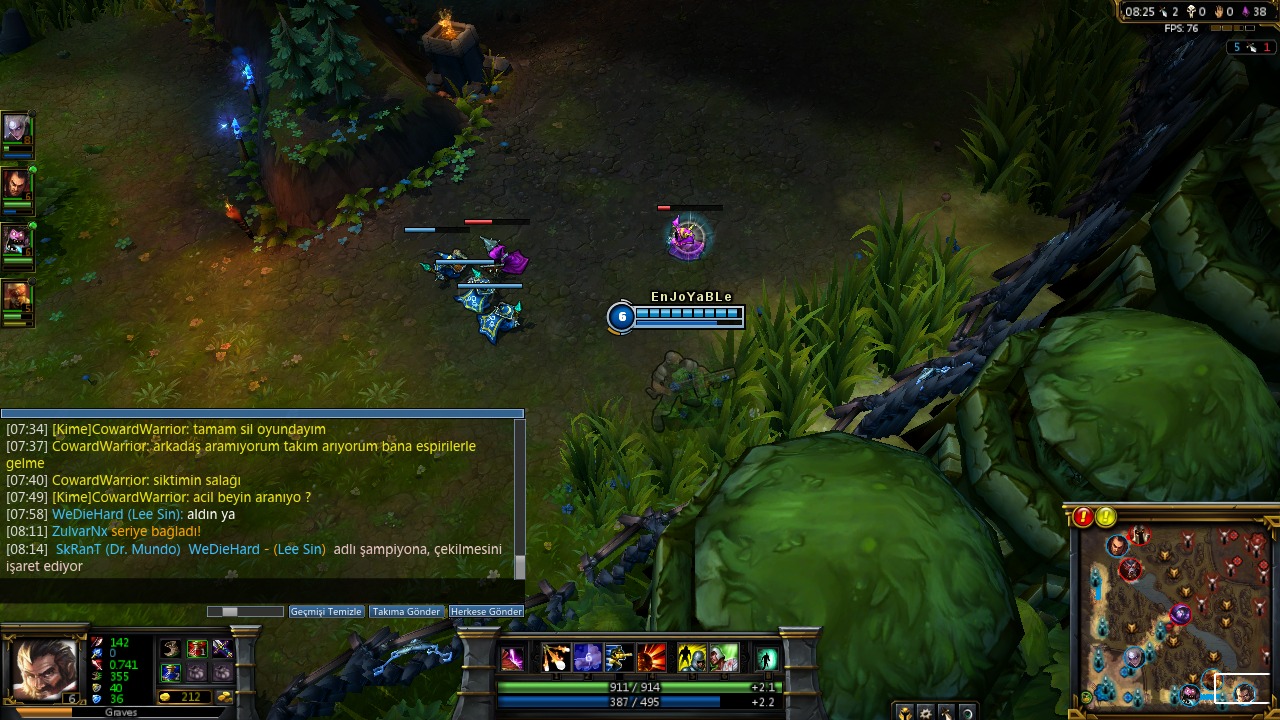Send chat with Herkese Gönder button

[x=486, y=611]
